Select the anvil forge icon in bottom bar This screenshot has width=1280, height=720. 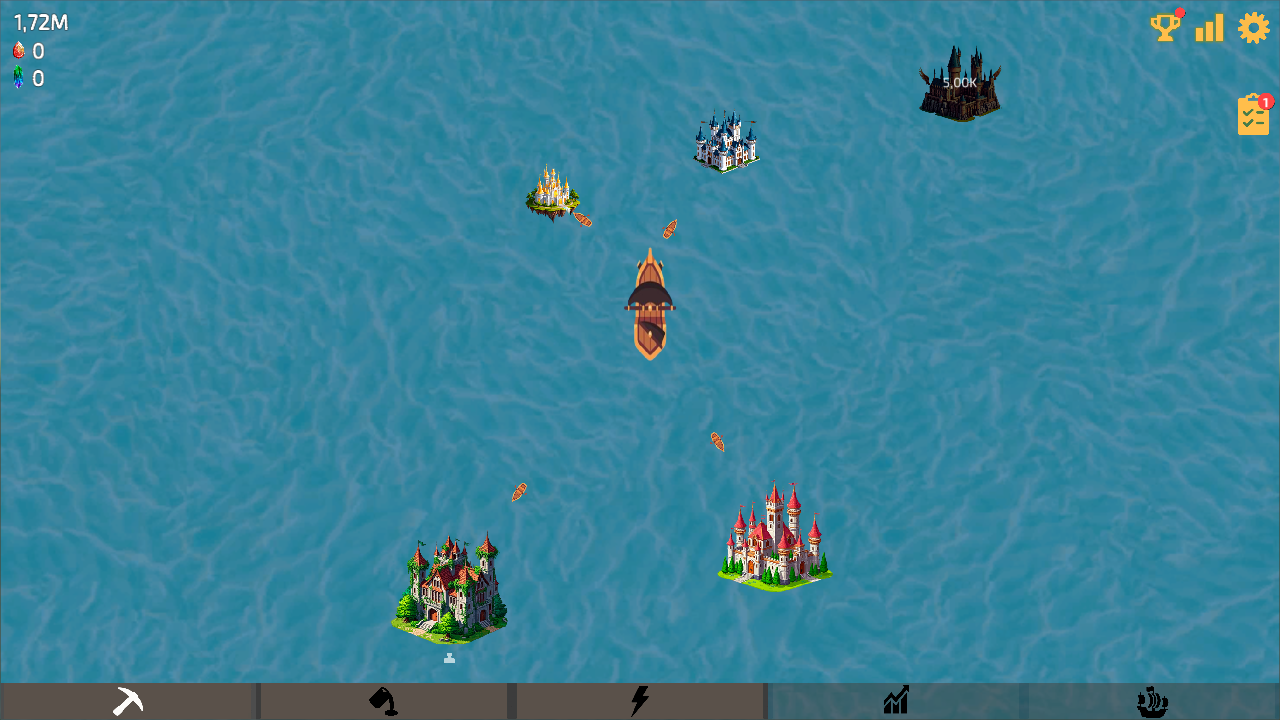(384, 701)
